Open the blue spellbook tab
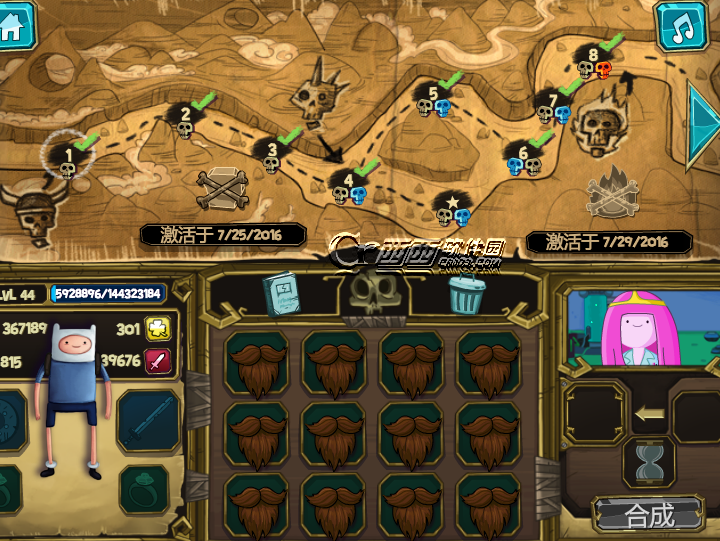720x541 pixels. click(281, 295)
